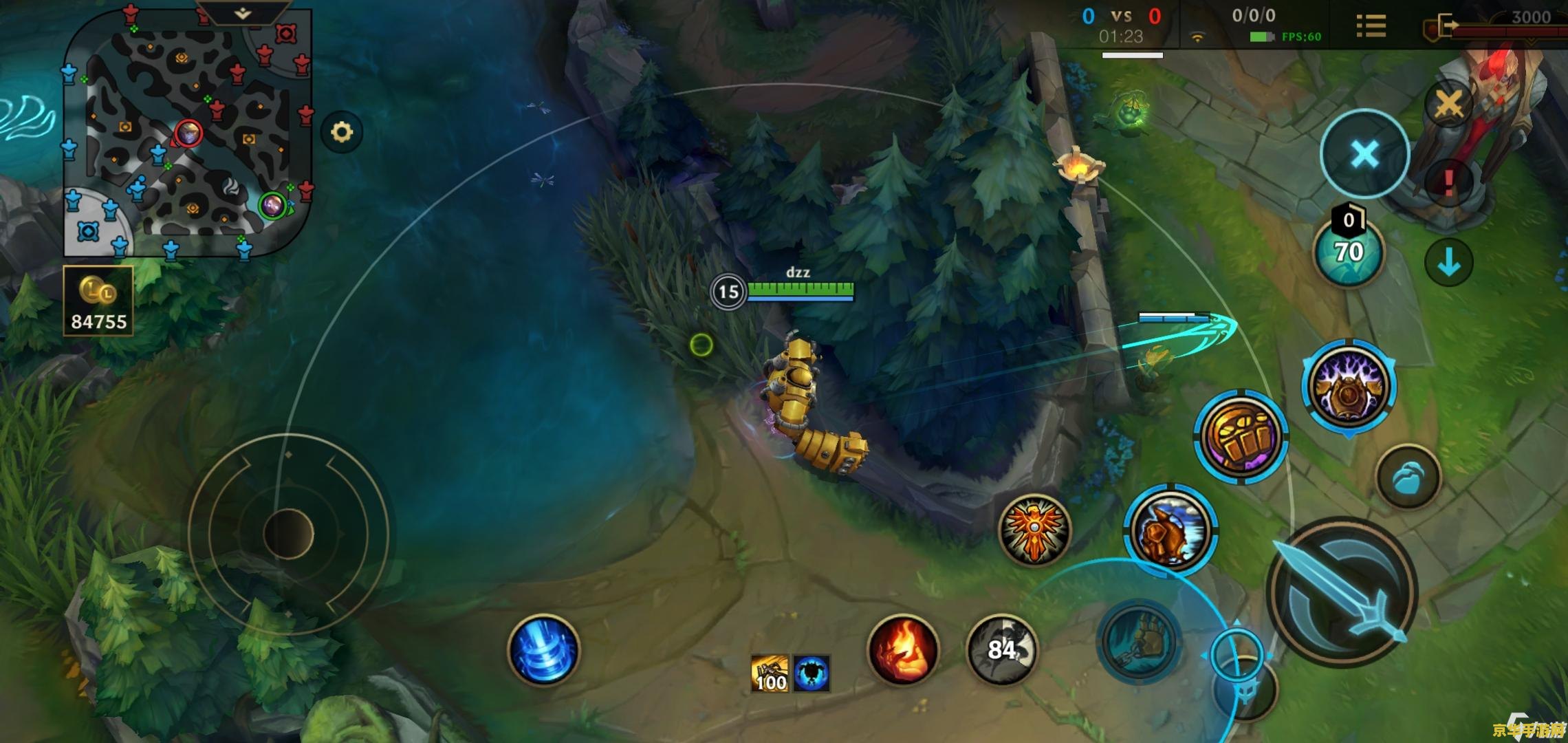Cast the Ignite flame summoner spell
Image resolution: width=1568 pixels, height=743 pixels.
[x=903, y=650]
